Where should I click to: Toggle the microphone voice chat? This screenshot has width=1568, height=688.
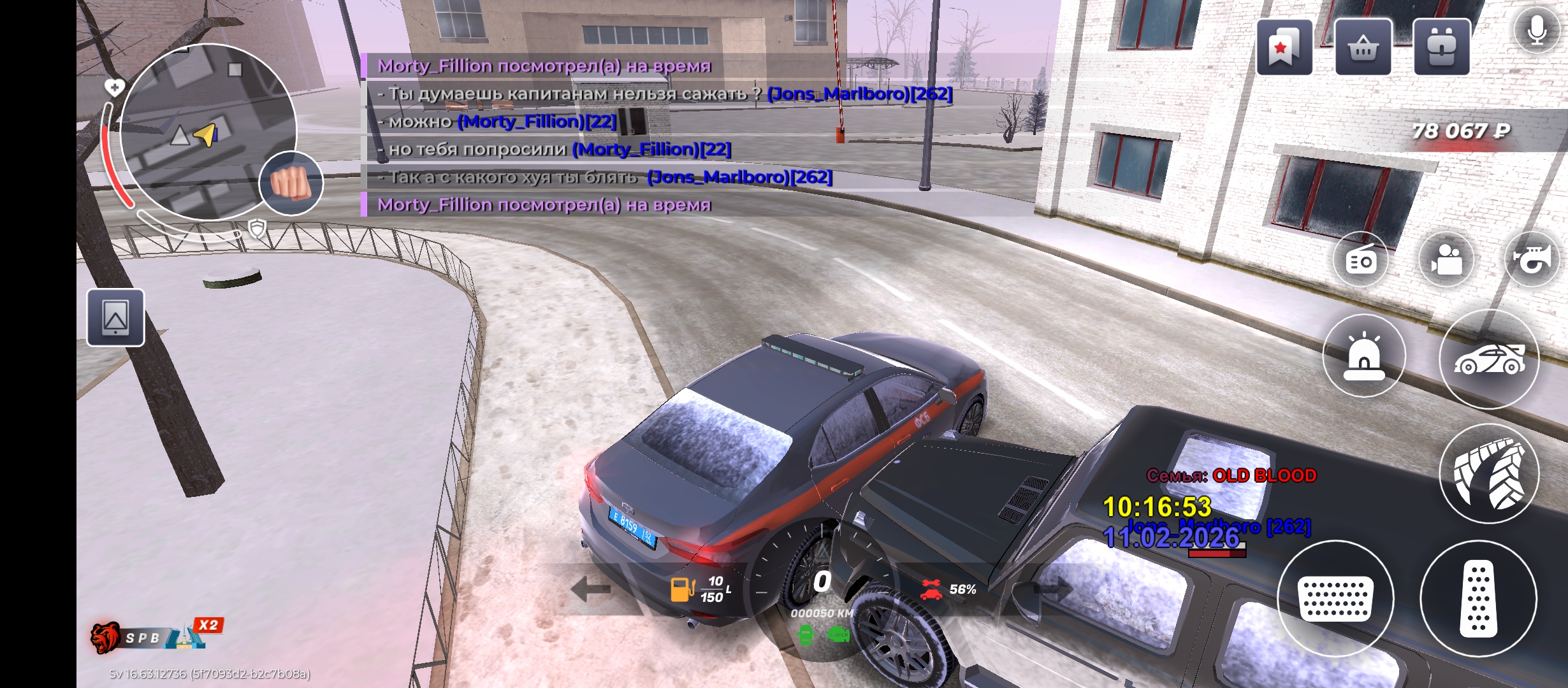click(1537, 30)
